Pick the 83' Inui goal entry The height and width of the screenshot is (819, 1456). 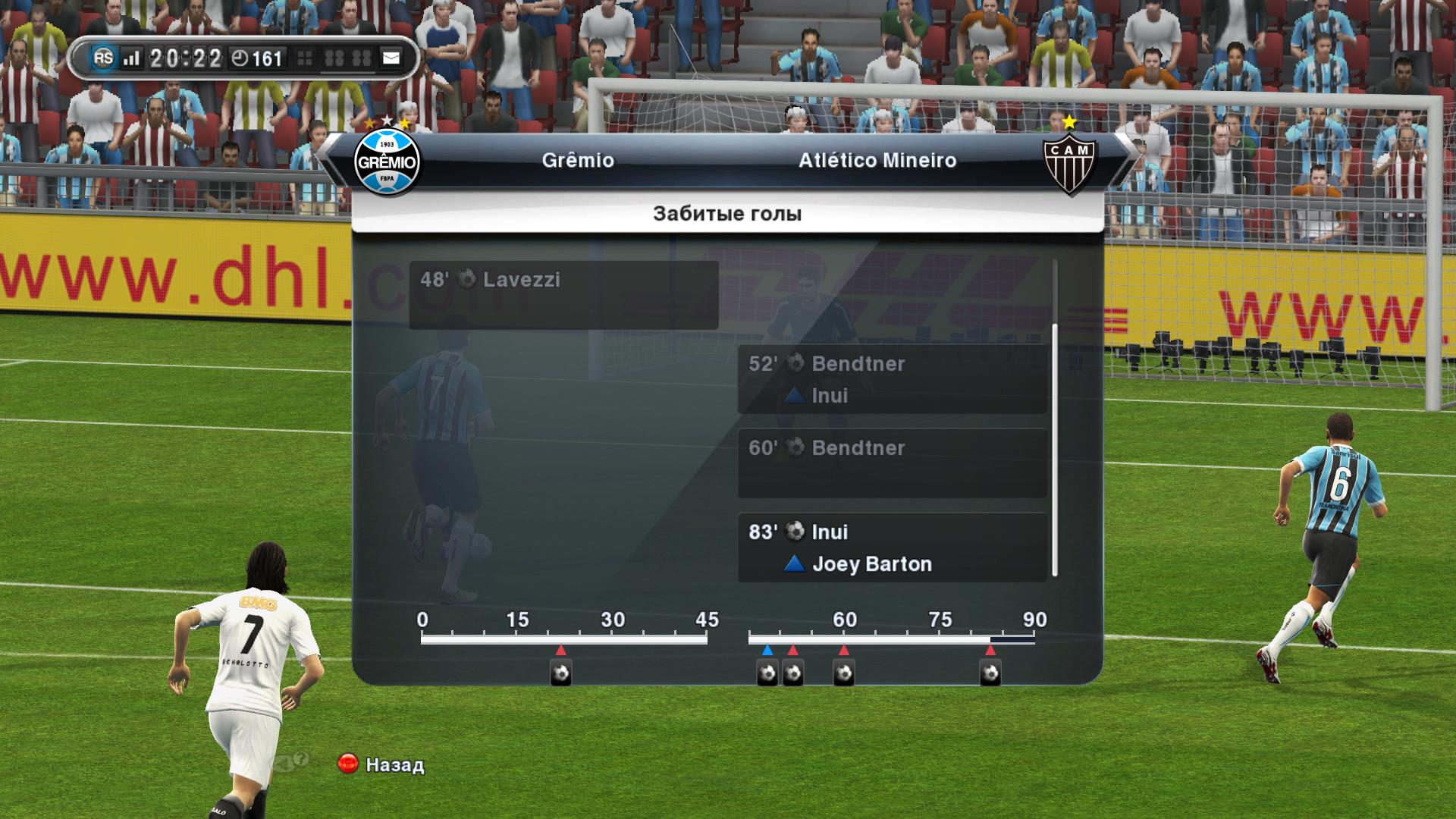892,548
